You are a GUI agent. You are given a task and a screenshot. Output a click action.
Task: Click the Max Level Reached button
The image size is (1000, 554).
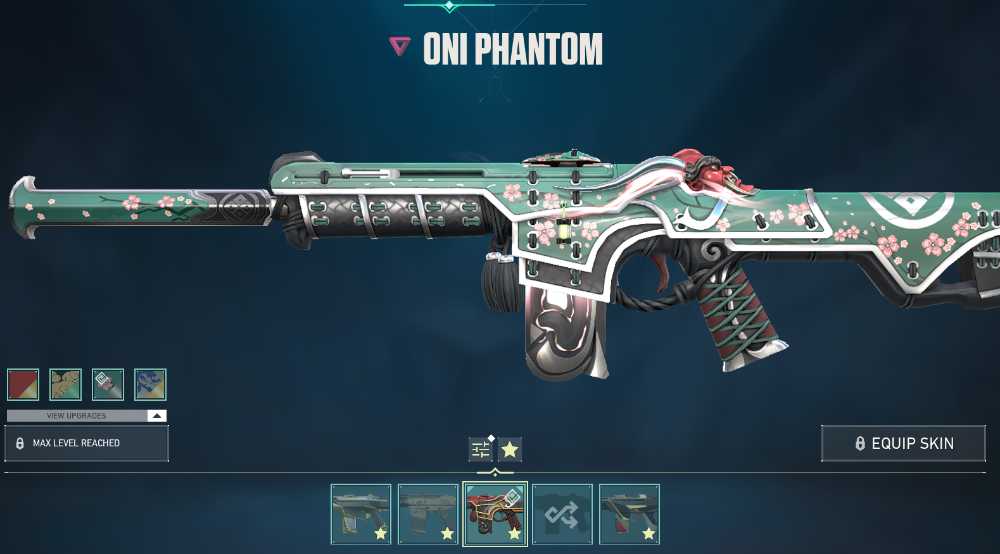click(x=87, y=443)
